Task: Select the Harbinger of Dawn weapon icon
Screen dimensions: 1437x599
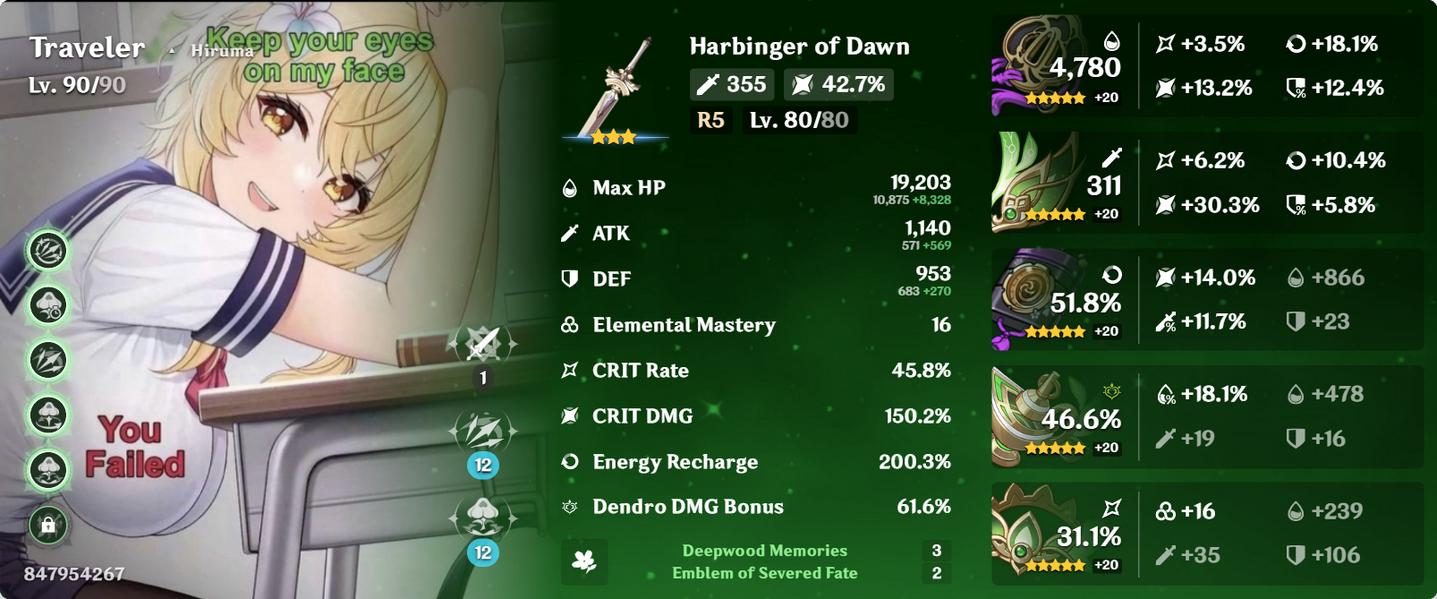Action: point(614,88)
